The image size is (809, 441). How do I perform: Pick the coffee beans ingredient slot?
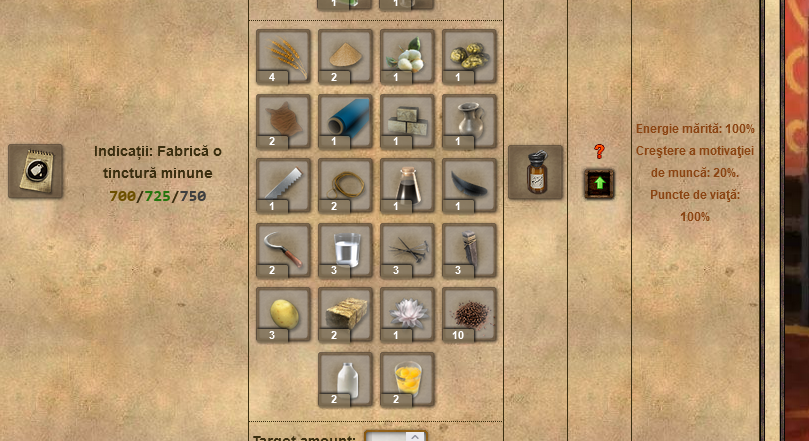click(x=469, y=313)
